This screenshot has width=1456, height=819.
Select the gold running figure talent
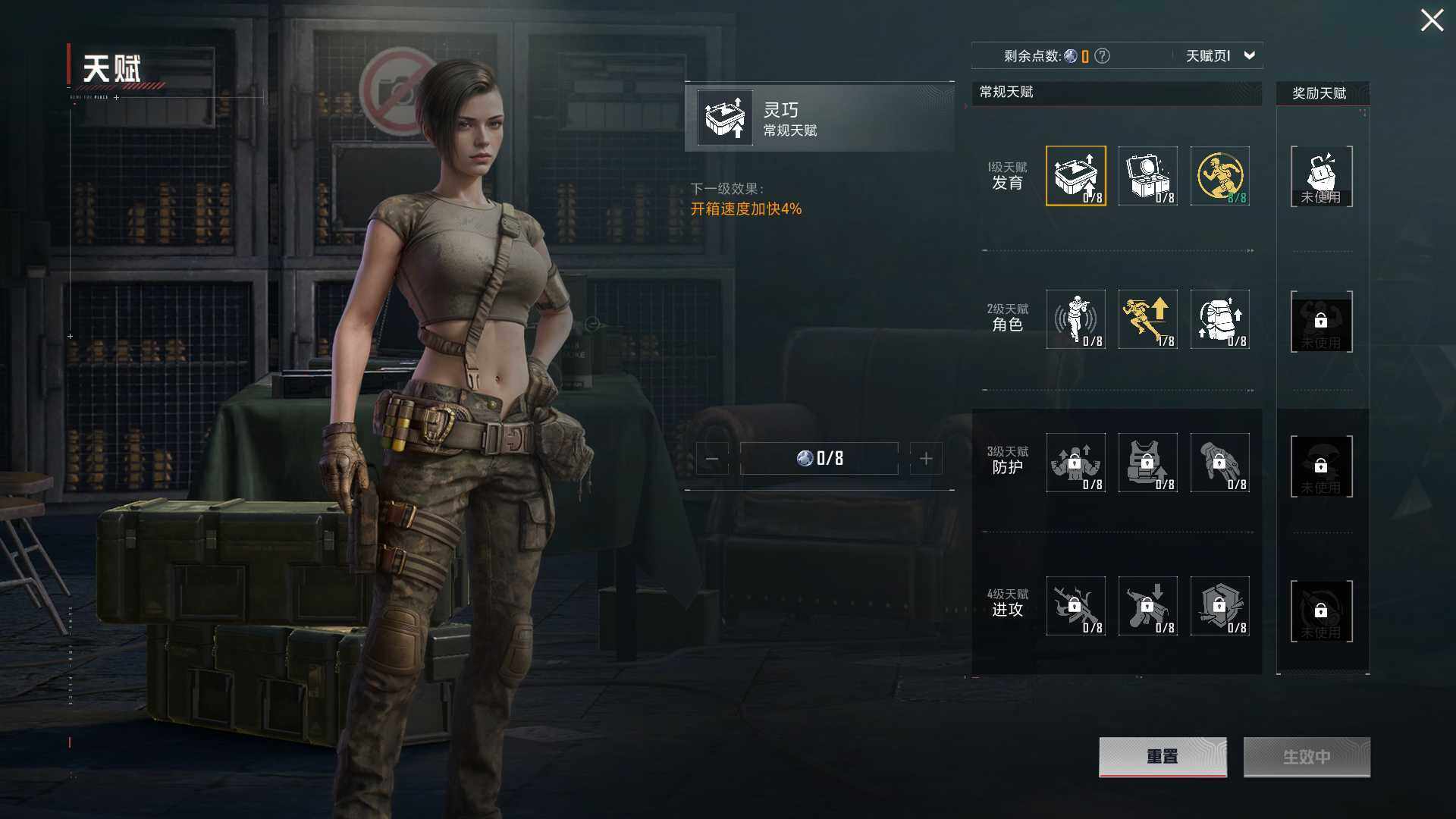[x=1219, y=176]
